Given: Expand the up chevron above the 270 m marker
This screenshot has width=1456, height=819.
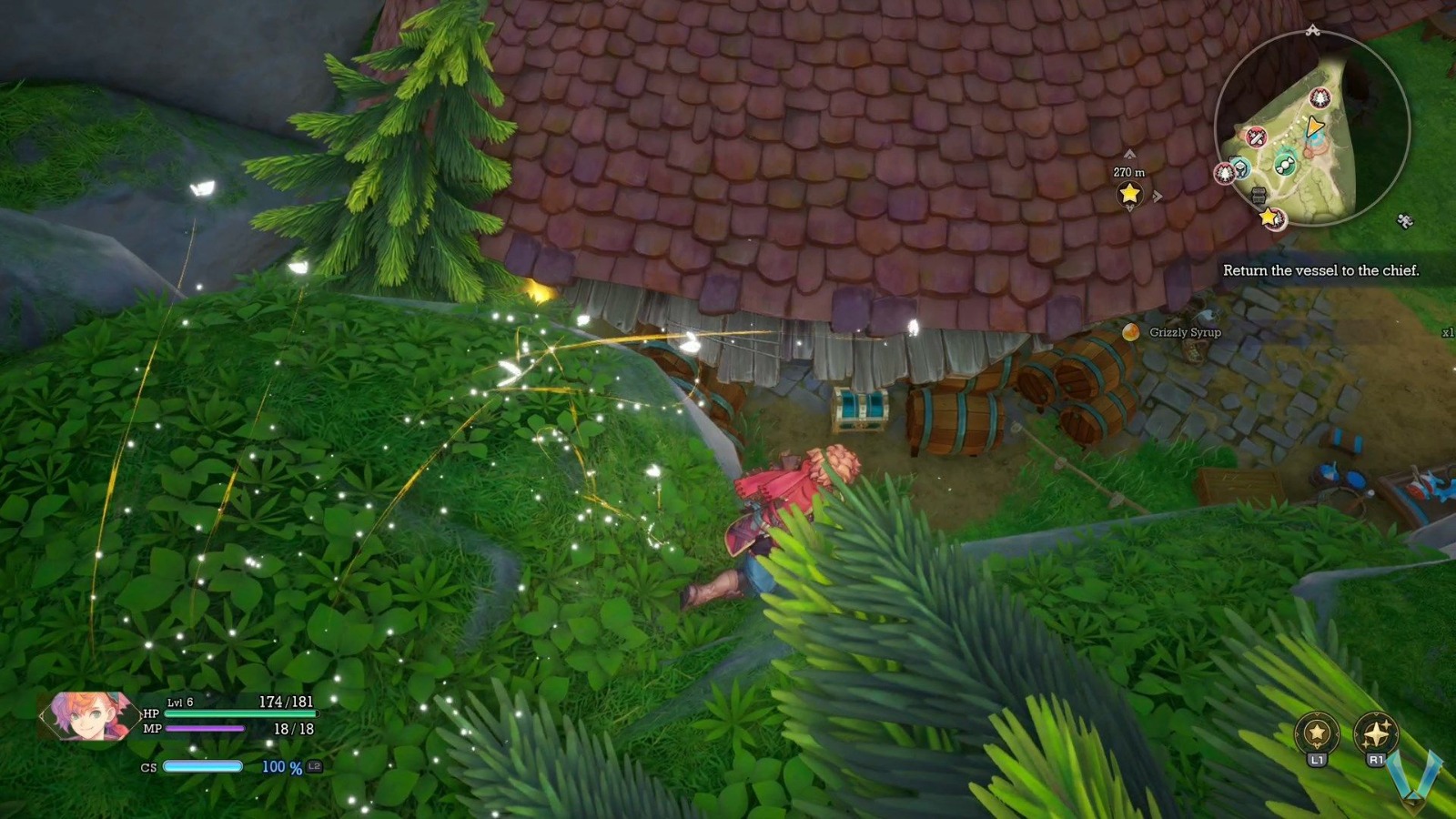Looking at the screenshot, I should [x=1129, y=154].
